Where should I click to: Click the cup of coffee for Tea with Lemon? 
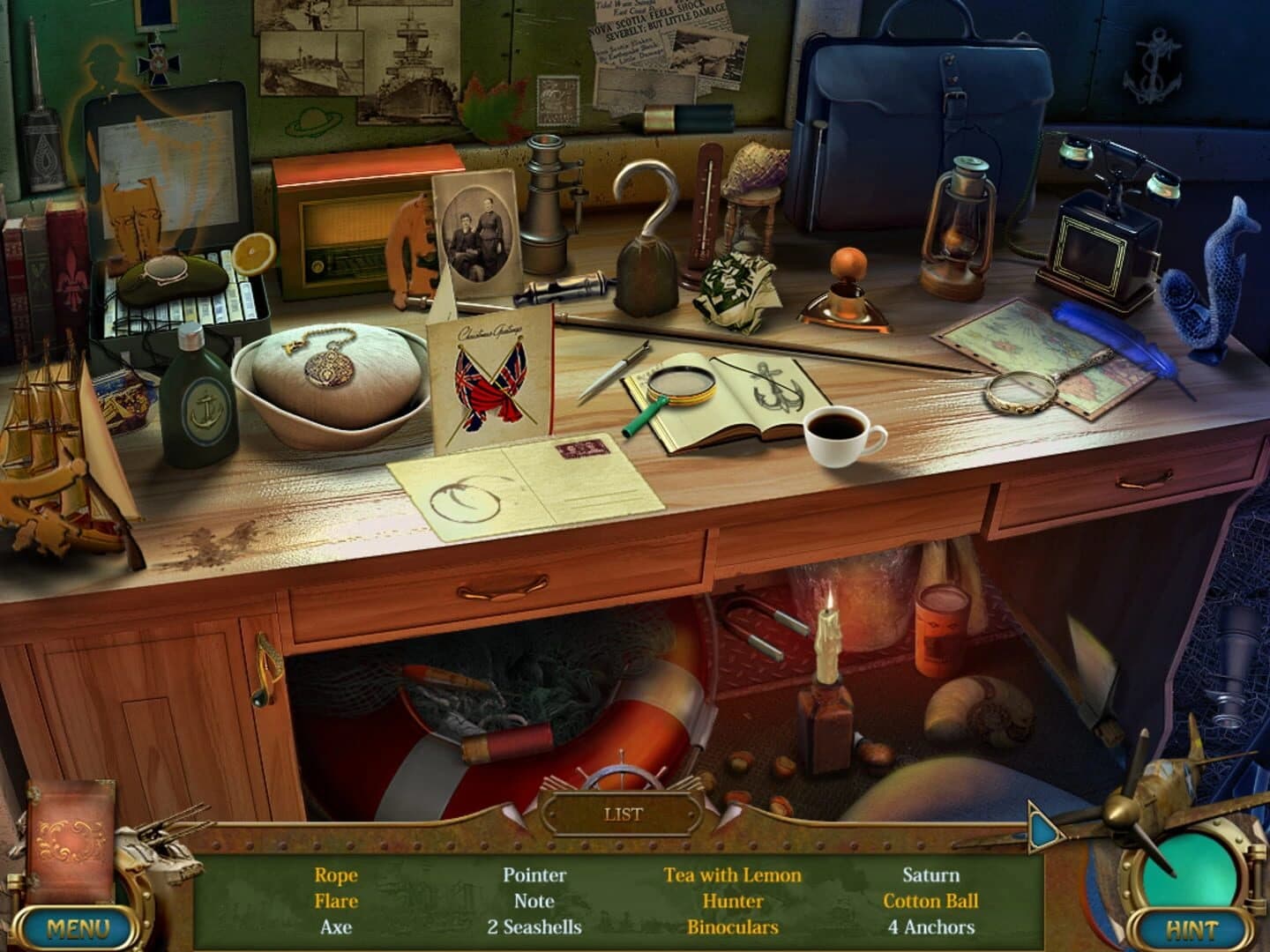838,435
